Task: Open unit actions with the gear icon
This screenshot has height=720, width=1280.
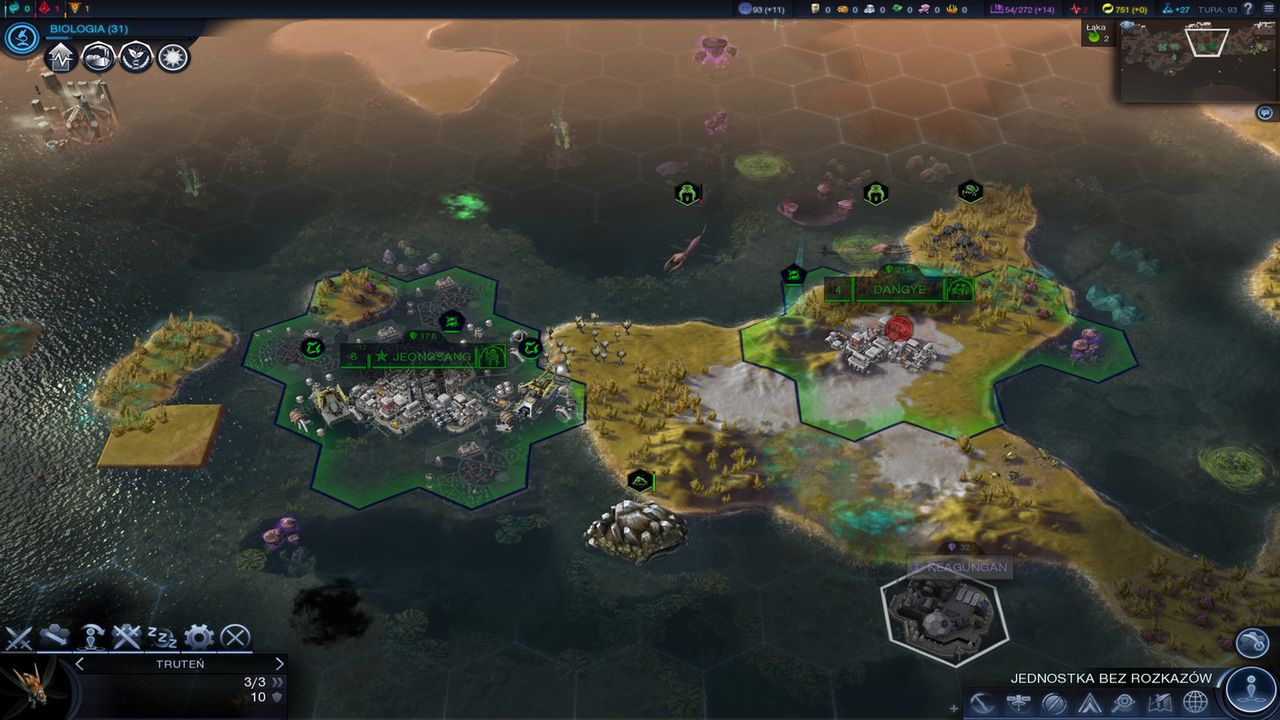Action: pyautogui.click(x=198, y=636)
